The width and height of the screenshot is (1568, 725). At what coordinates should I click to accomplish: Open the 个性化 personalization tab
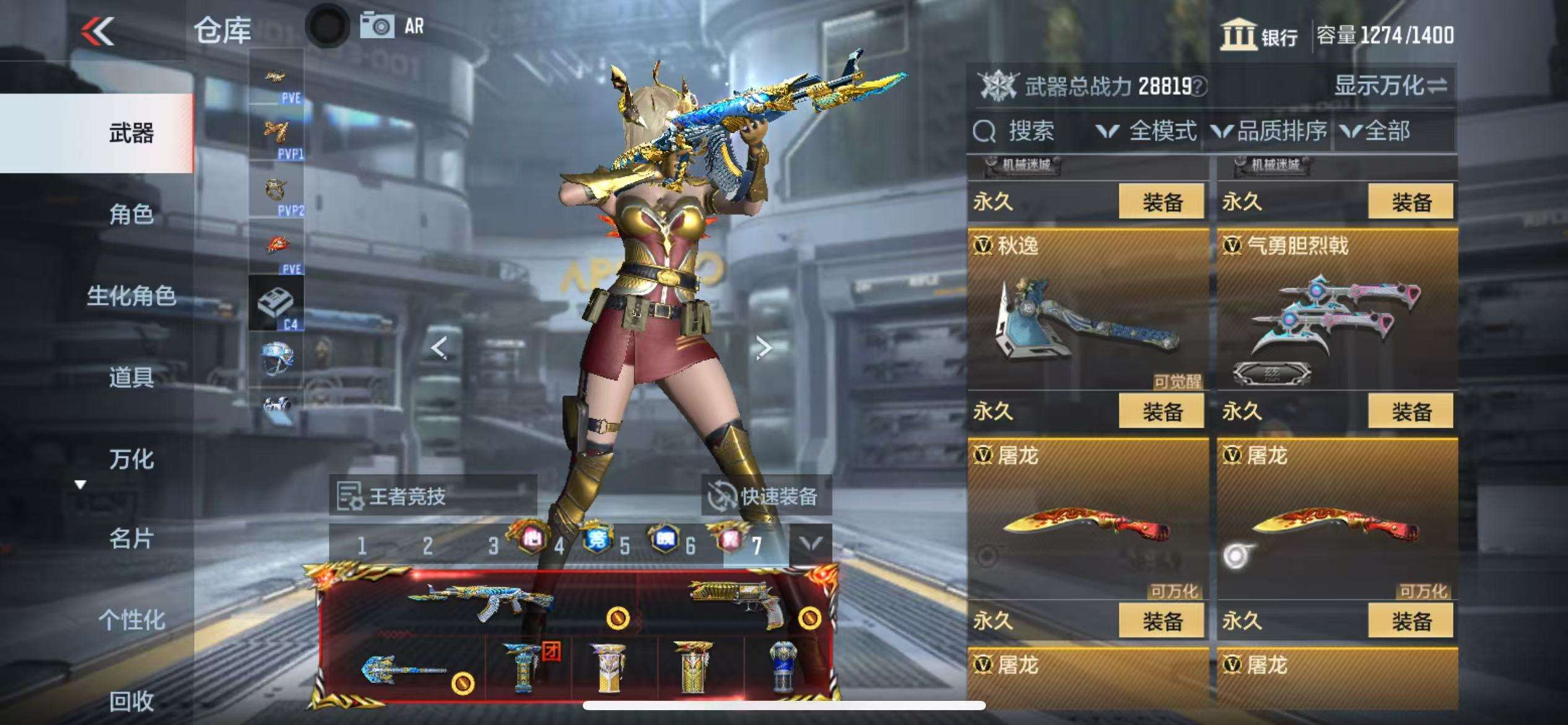pos(131,620)
